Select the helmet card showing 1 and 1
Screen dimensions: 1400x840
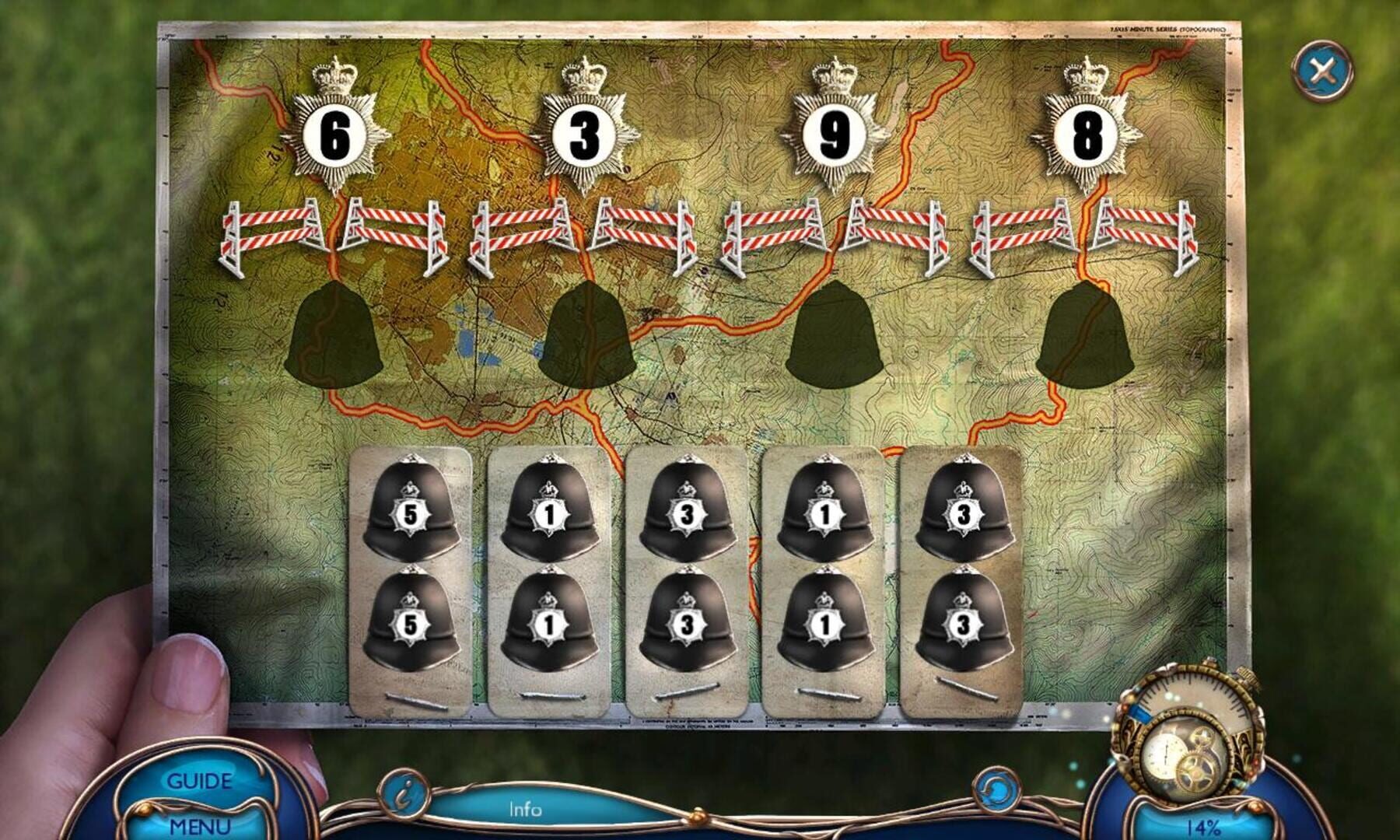547,576
